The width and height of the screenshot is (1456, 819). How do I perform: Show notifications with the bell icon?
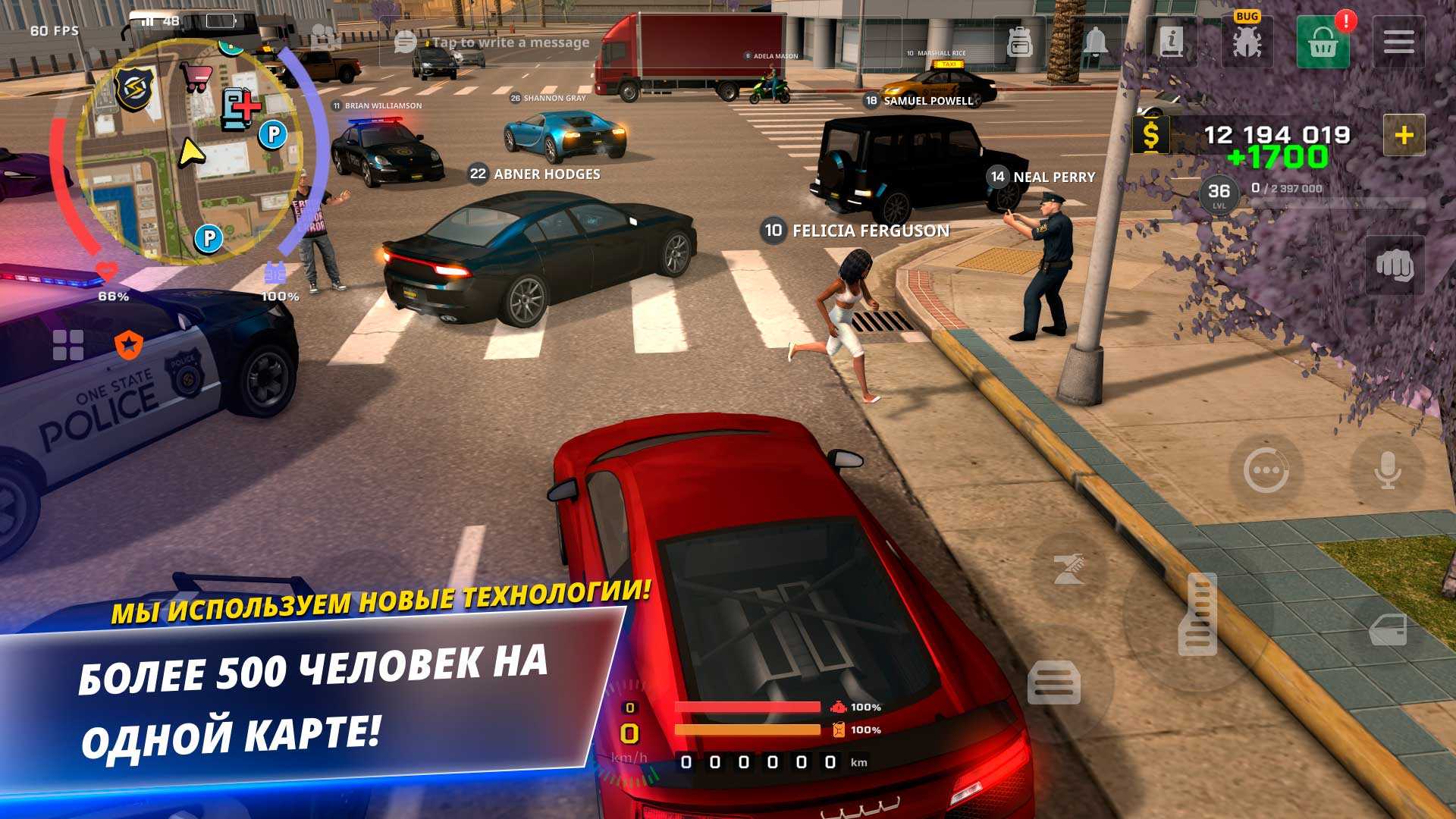1095,42
